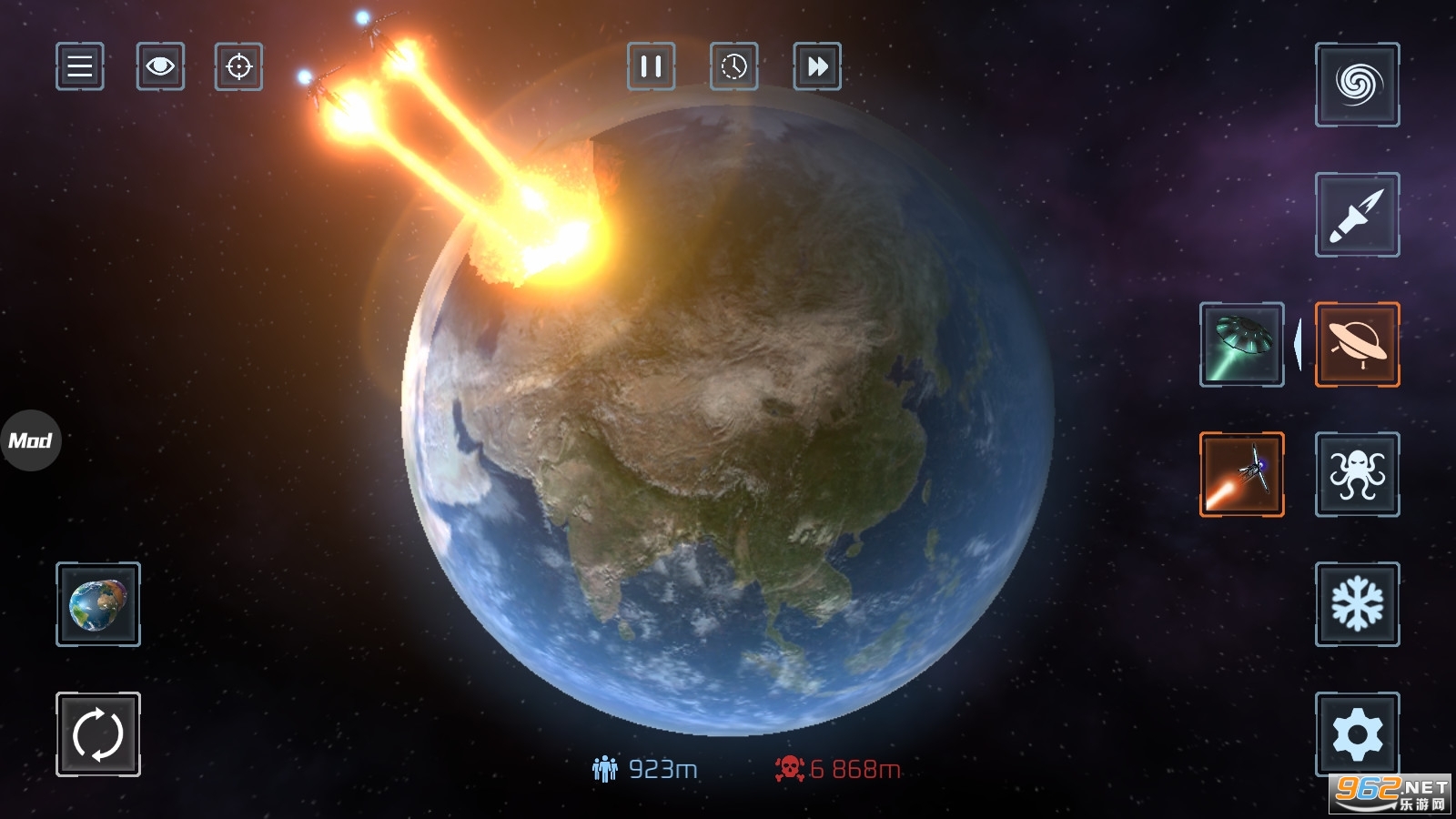The width and height of the screenshot is (1456, 819).
Task: Select the spiral galaxy weapon category
Action: [1357, 85]
